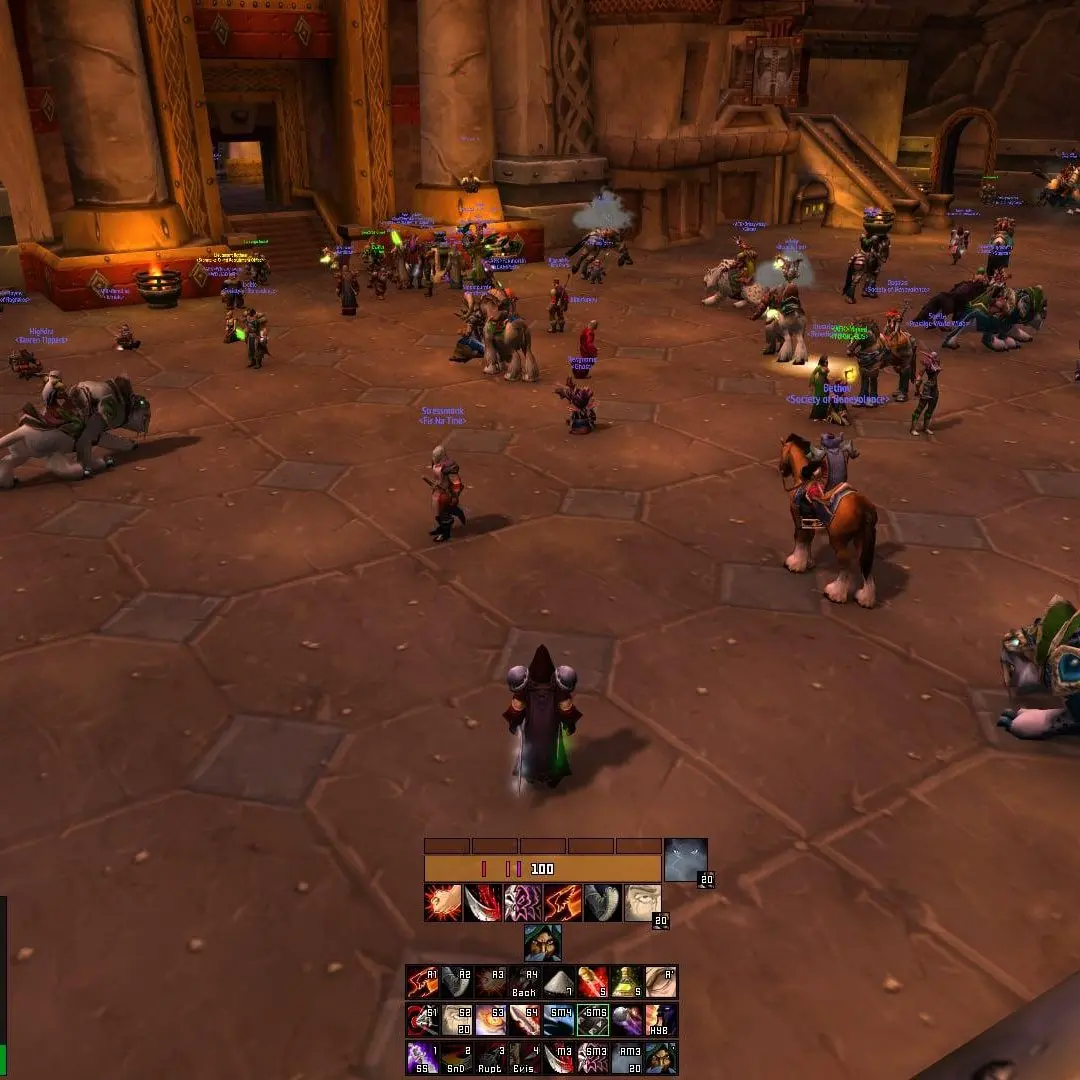
Task: Activate the ability labeled HYB
Action: (x=661, y=1020)
